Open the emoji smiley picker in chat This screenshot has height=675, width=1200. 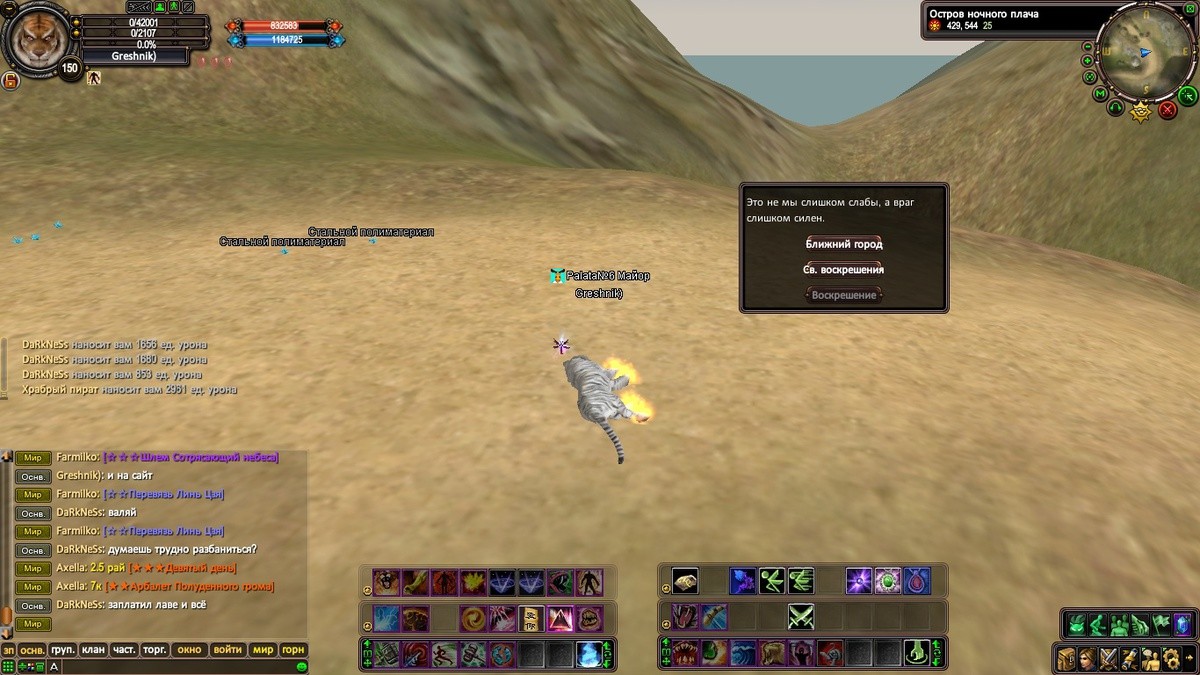[301, 666]
